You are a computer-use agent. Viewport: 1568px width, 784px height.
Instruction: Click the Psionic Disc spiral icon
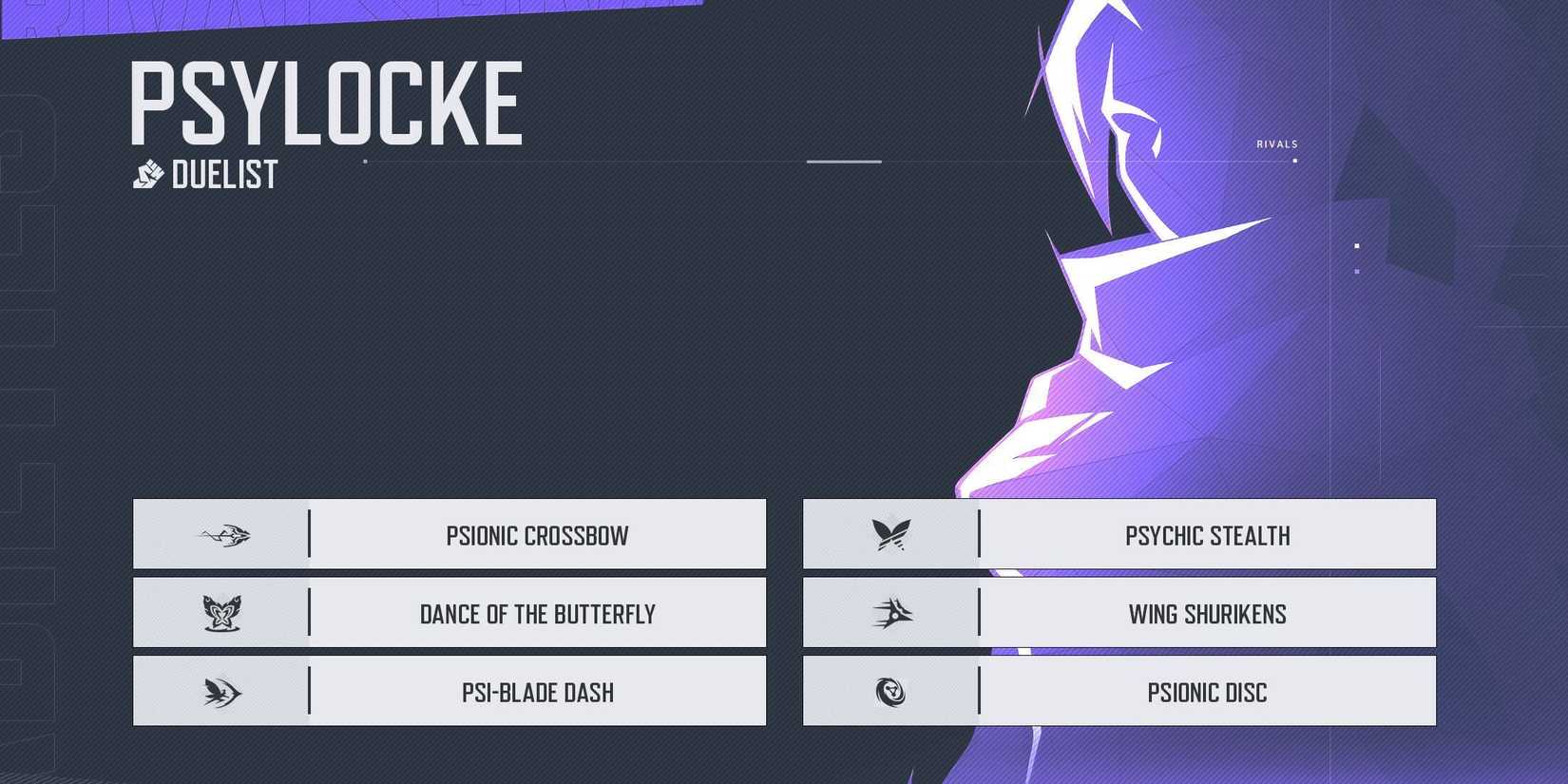click(x=891, y=692)
